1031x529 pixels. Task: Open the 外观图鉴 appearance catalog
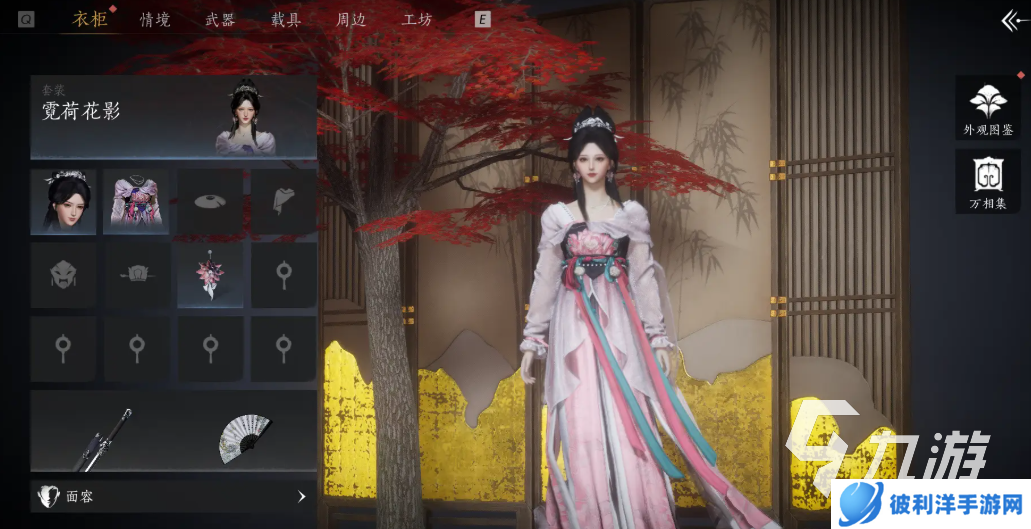click(x=988, y=107)
